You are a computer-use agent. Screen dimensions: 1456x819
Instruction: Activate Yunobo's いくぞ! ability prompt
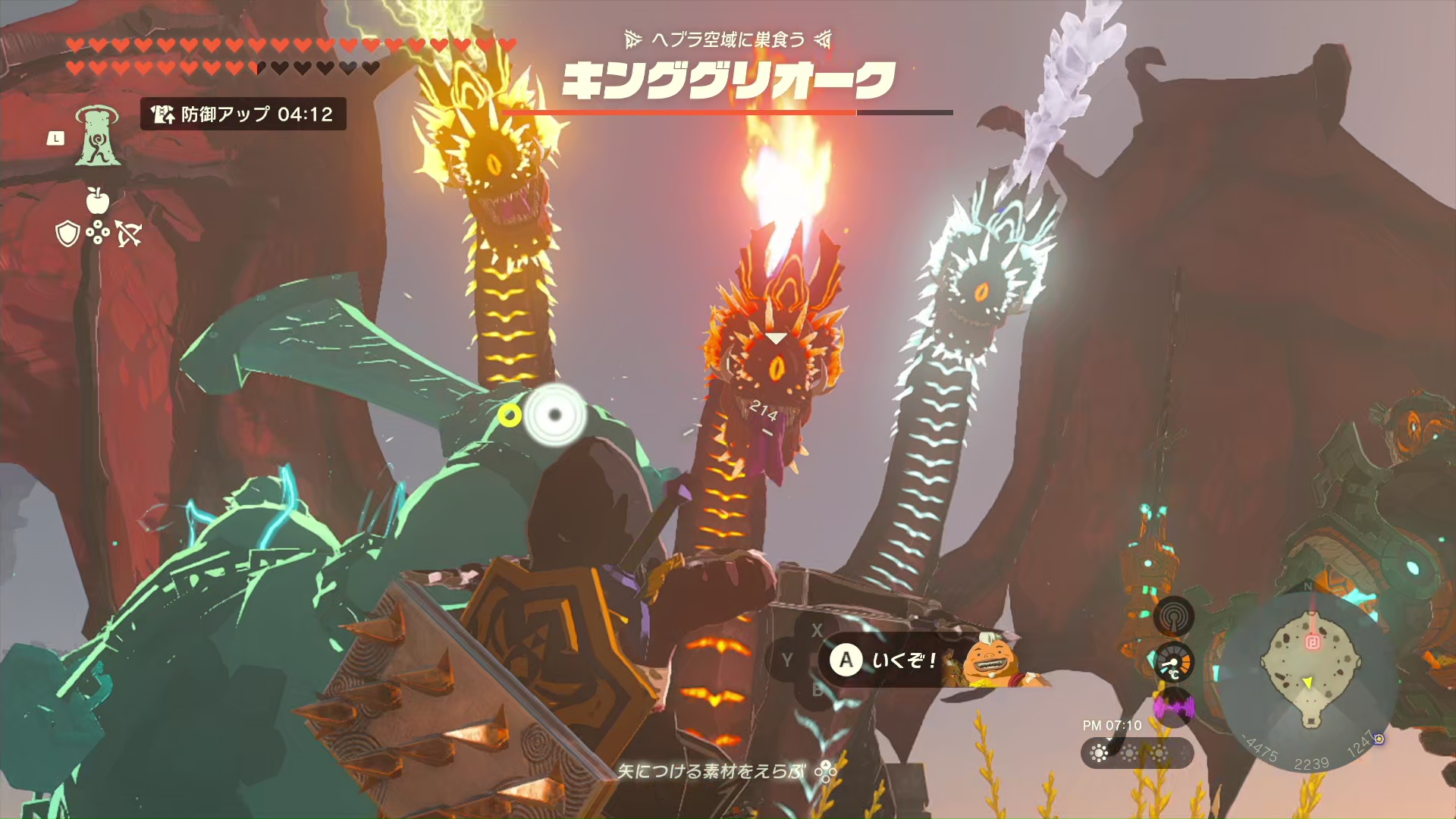pos(884,661)
